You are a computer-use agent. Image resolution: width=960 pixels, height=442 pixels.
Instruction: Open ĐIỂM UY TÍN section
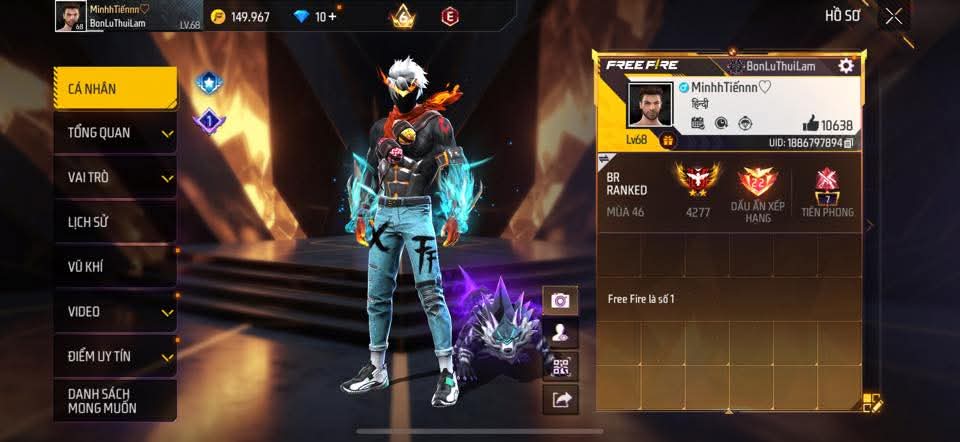coord(114,356)
